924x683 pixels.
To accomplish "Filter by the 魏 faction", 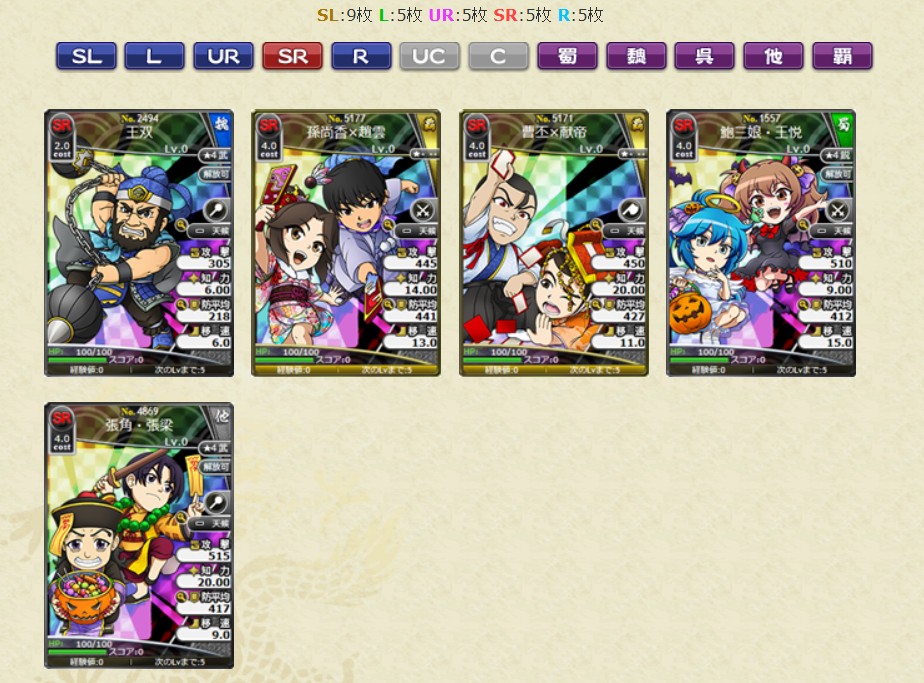I will coord(636,57).
